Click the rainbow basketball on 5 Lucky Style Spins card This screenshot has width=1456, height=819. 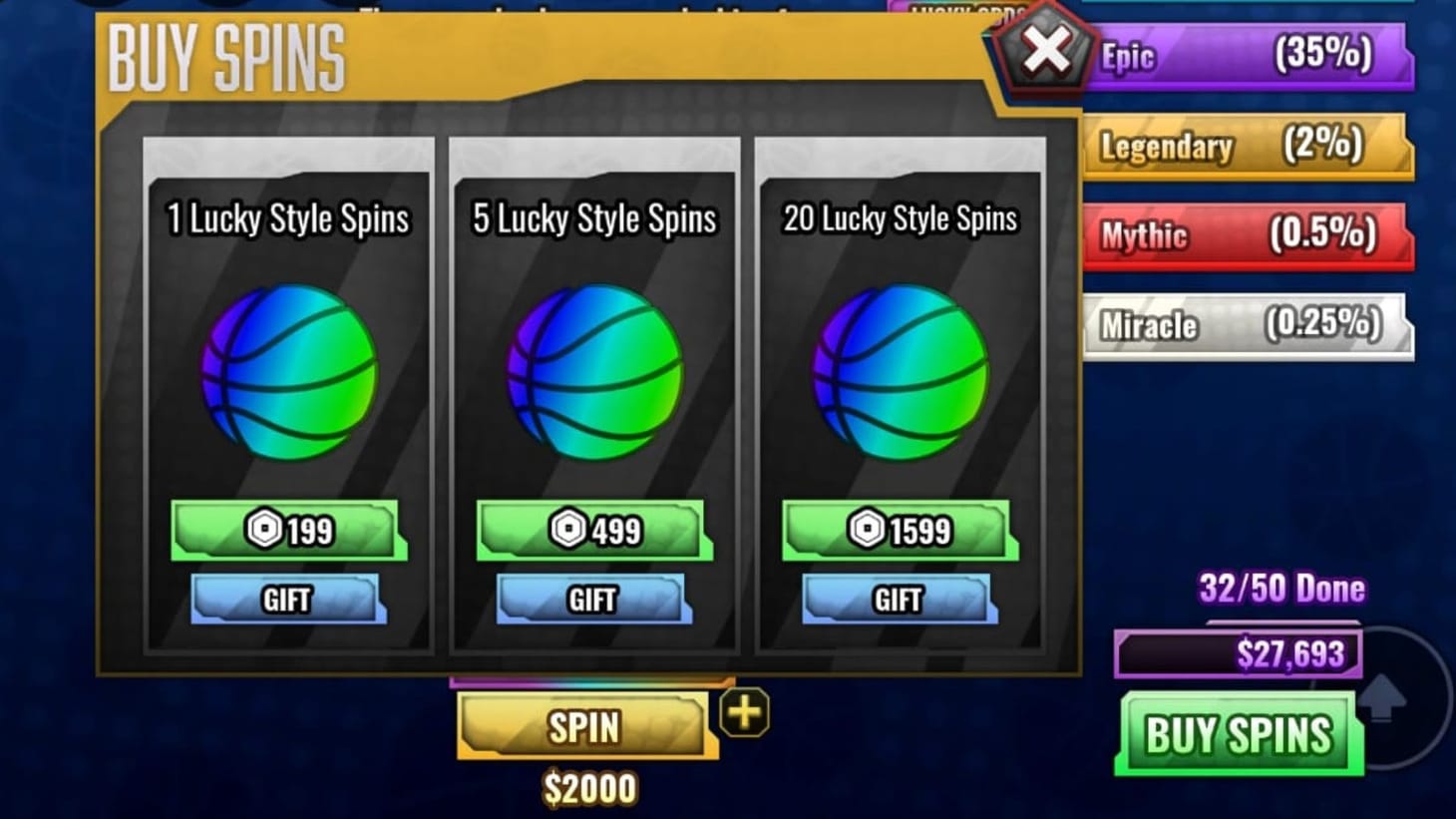pyautogui.click(x=595, y=371)
